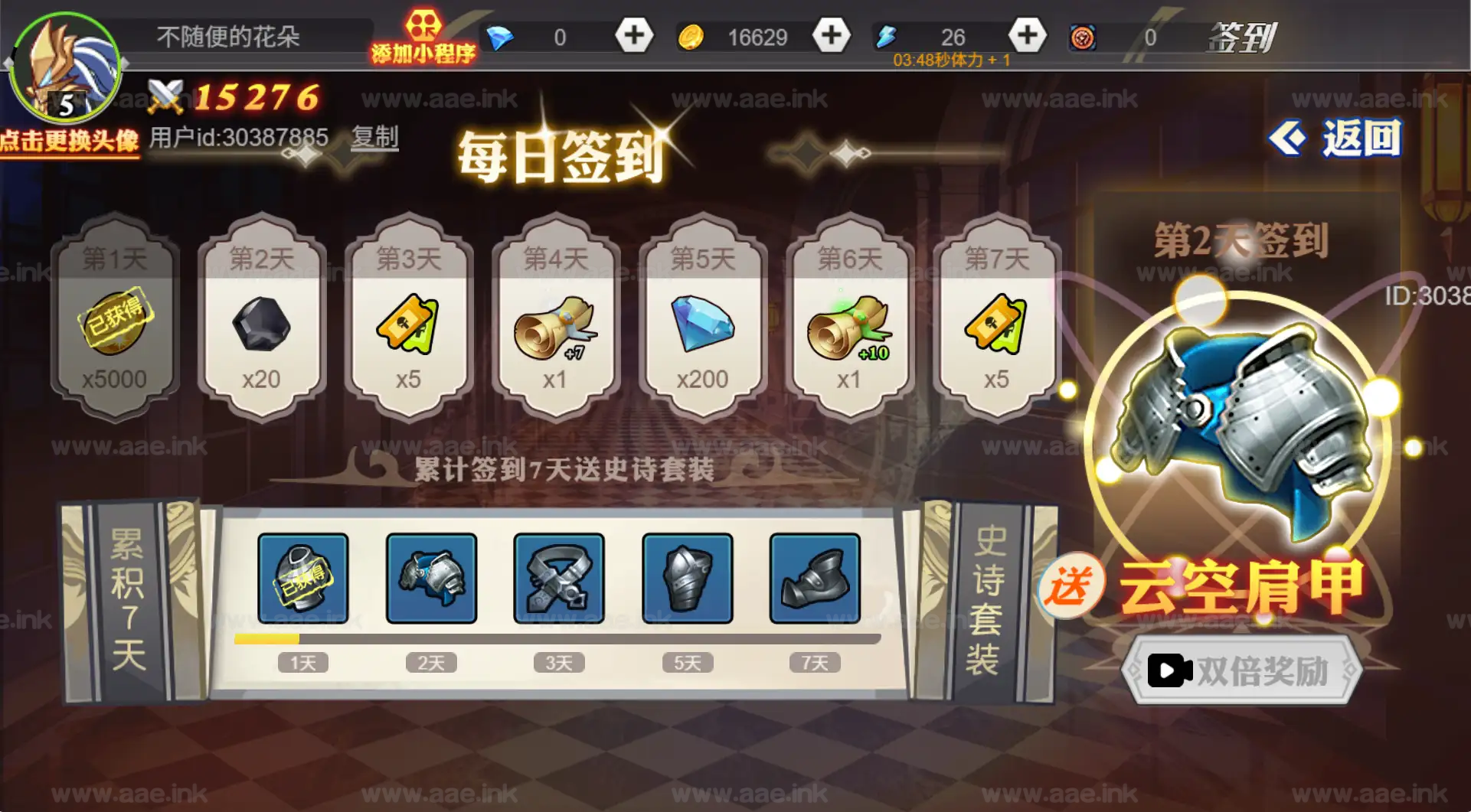
Task: Click the crossed swords power icon showing 15276
Action: [167, 96]
